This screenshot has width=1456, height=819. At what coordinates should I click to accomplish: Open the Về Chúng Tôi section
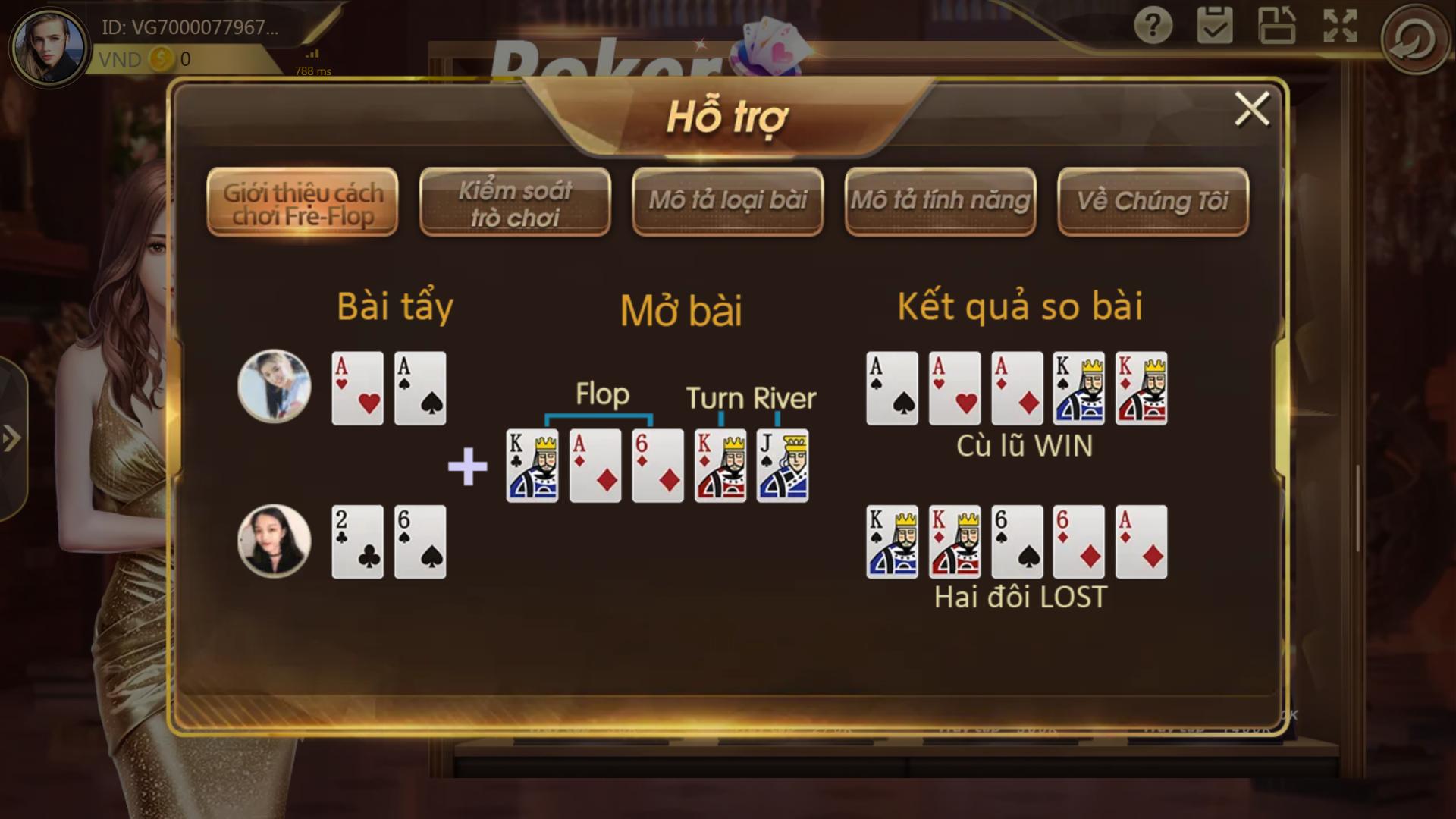[1153, 199]
